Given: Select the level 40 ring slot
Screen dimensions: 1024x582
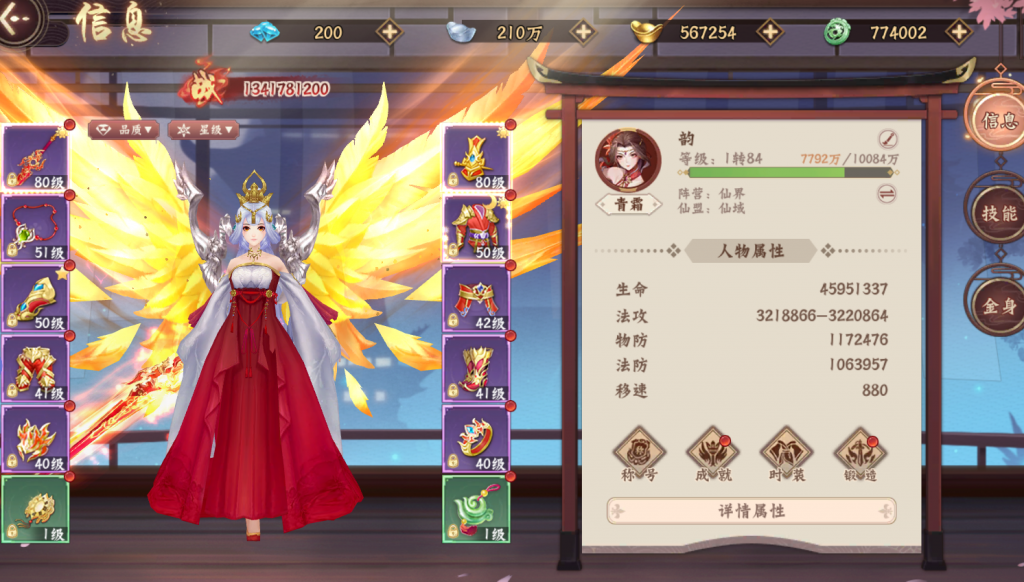Looking at the screenshot, I should (476, 439).
